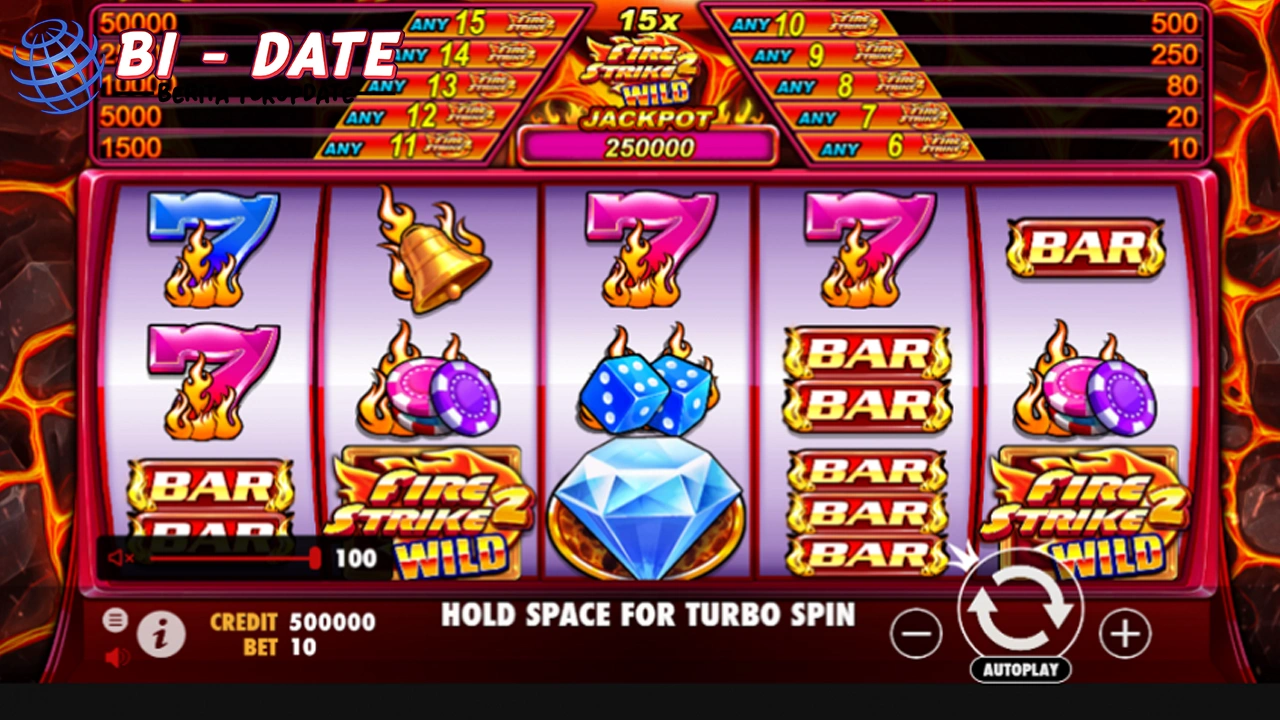This screenshot has width=1280, height=720.
Task: Click the muted speaker icon on volume bar
Action: [120, 558]
